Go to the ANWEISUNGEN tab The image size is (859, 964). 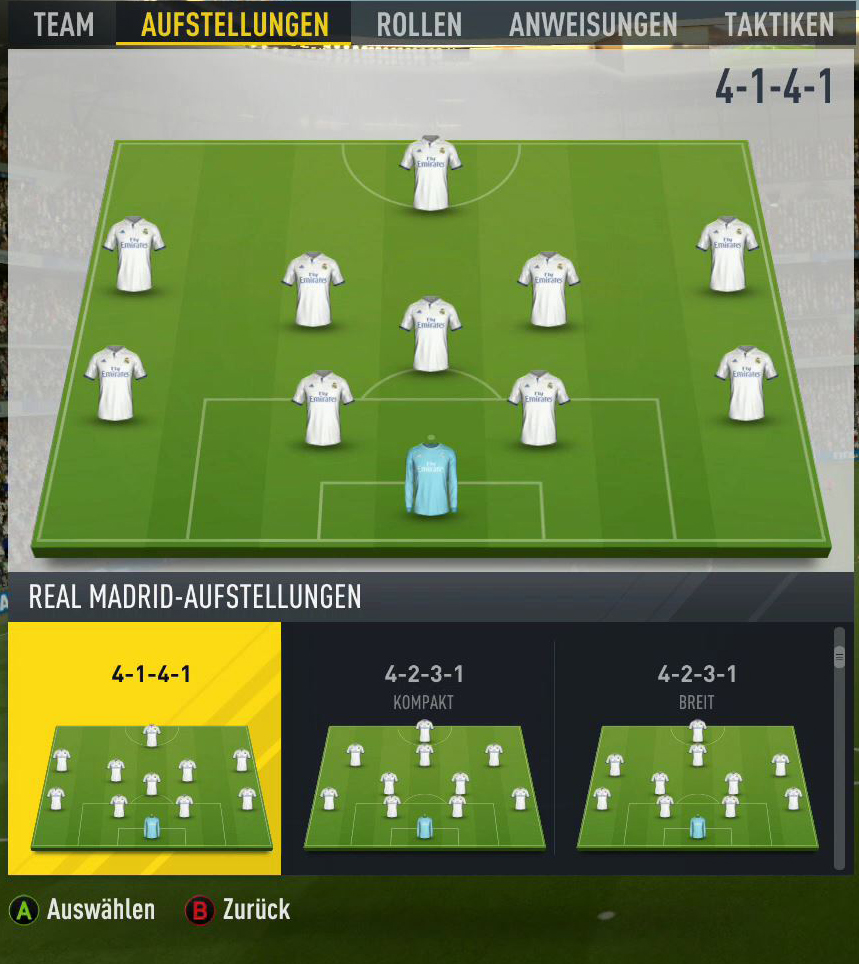coord(593,24)
